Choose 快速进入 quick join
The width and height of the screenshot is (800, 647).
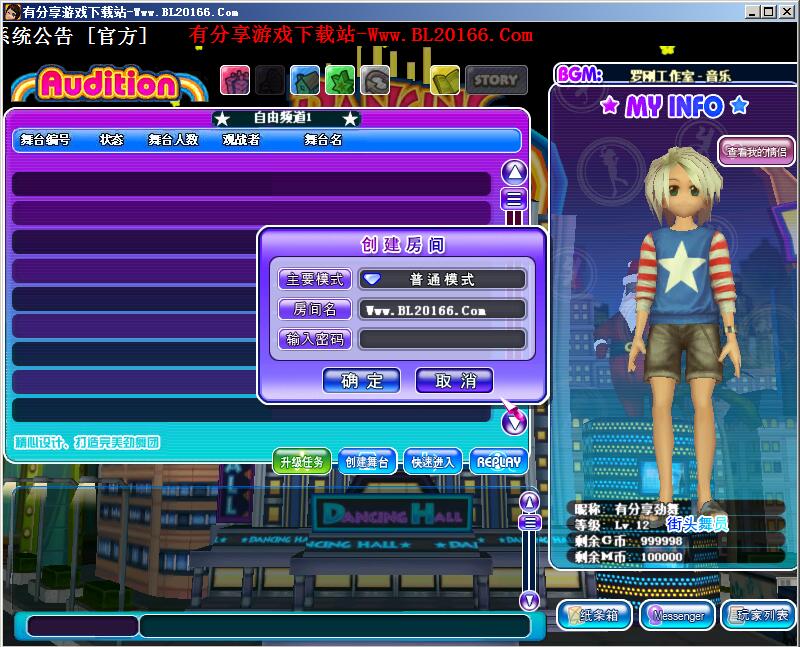click(x=432, y=462)
